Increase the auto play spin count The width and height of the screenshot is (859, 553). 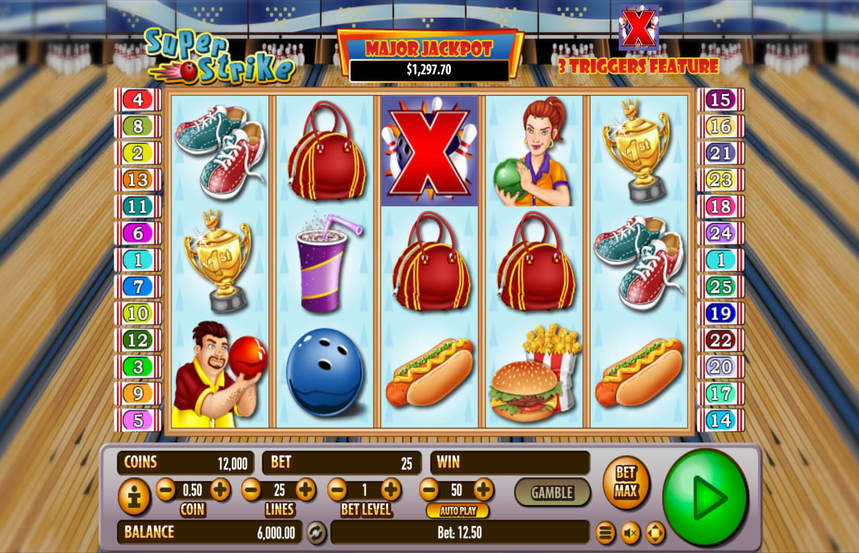click(x=483, y=490)
